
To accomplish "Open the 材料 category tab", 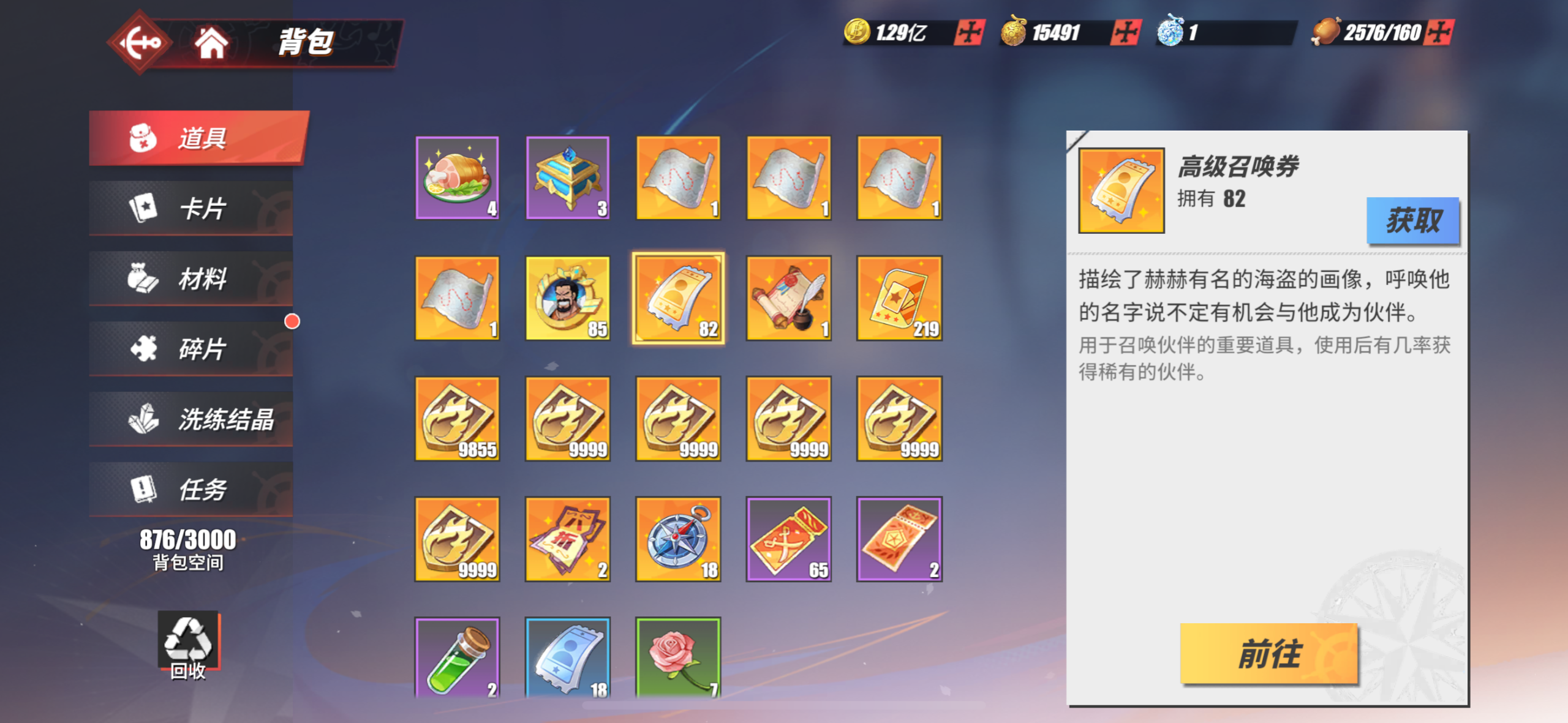I will coord(191,279).
